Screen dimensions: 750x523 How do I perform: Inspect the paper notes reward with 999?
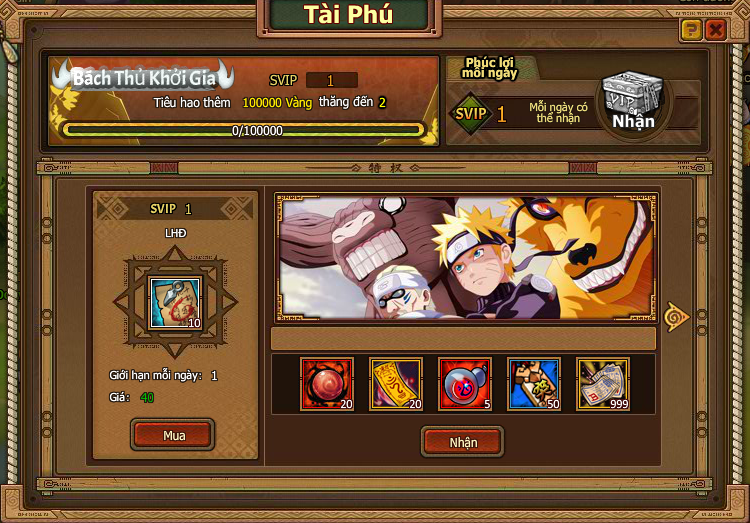coord(603,384)
